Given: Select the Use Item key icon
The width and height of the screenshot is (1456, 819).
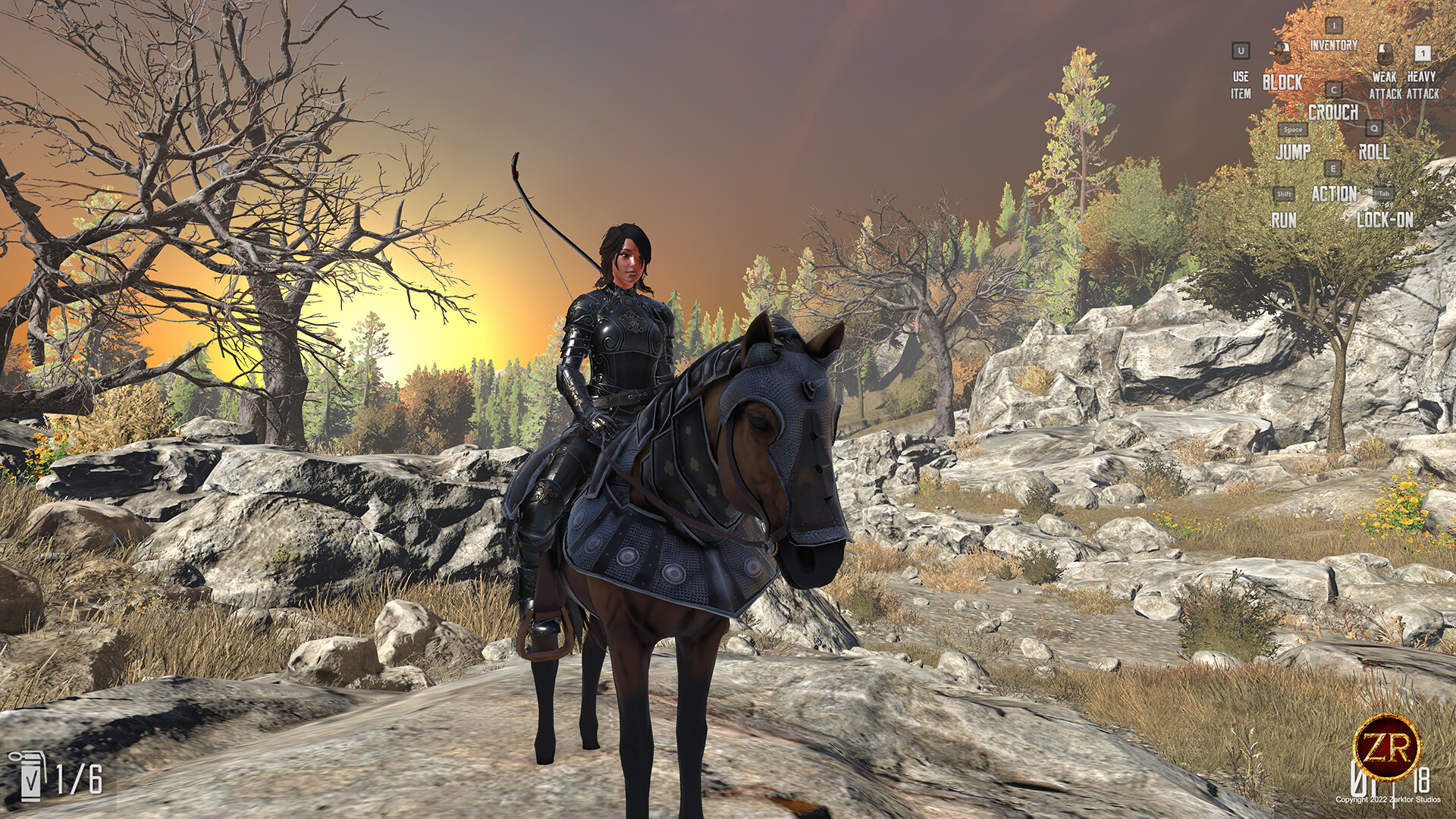Looking at the screenshot, I should point(1241,52).
